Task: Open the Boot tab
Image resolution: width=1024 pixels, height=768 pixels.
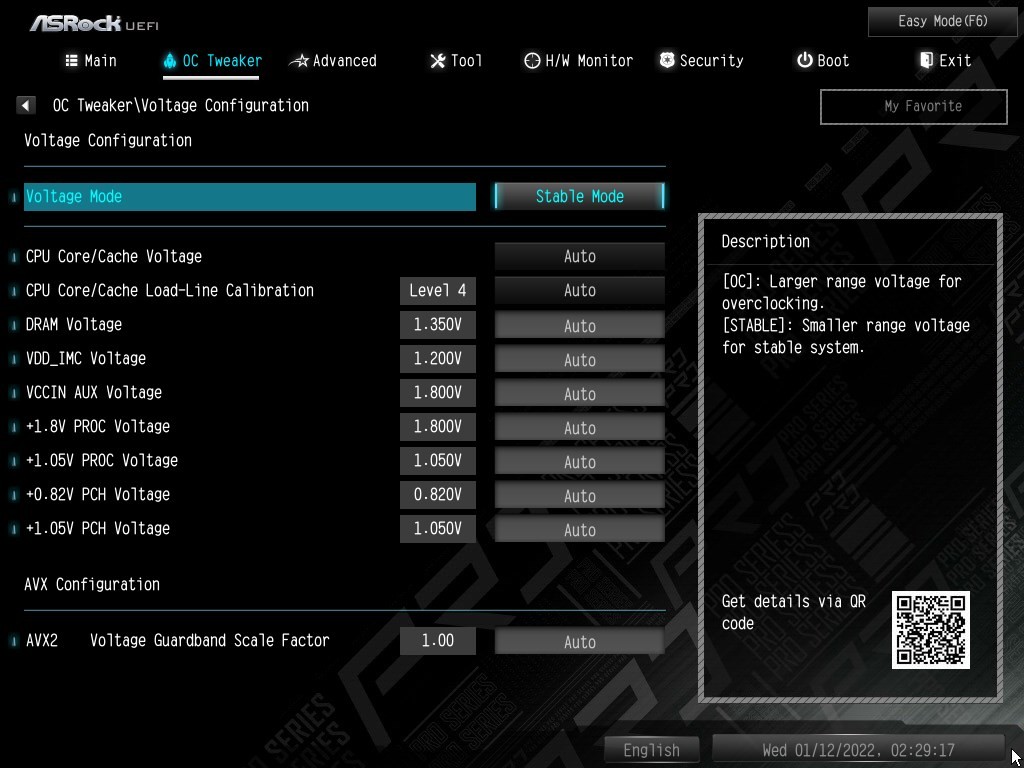Action: (x=823, y=61)
